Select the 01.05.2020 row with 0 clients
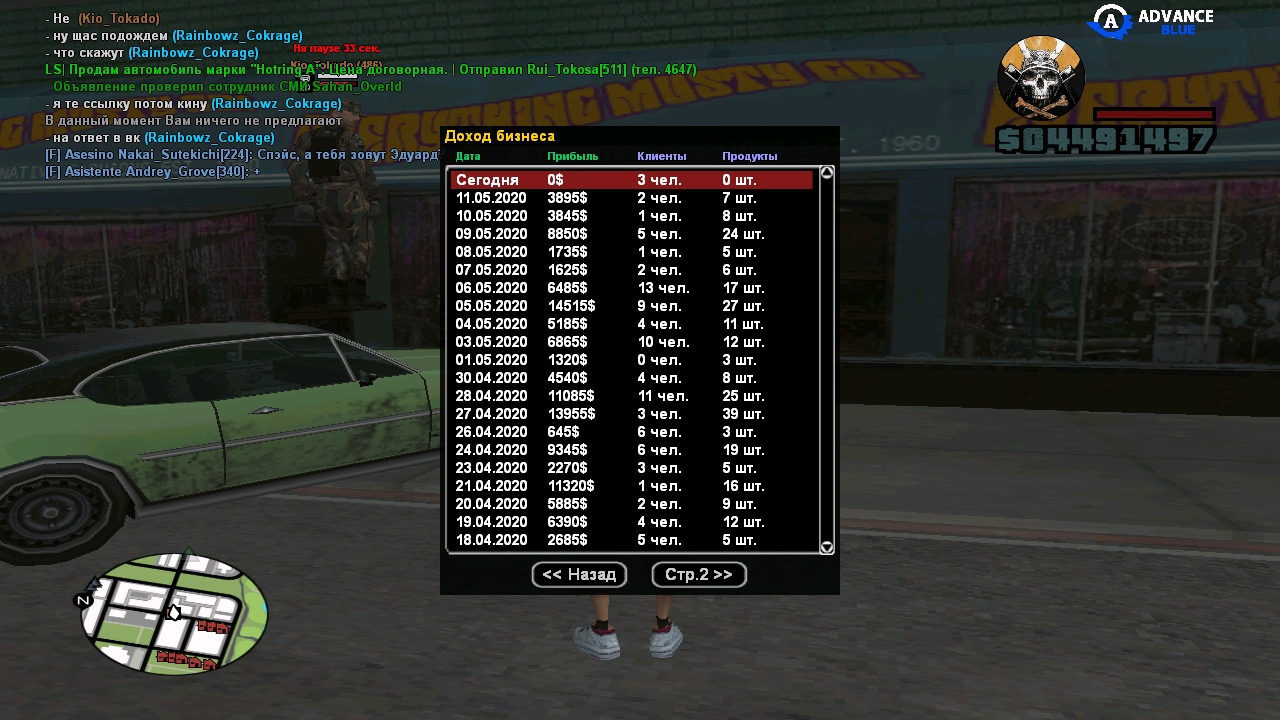Image resolution: width=1280 pixels, height=720 pixels. 631,360
